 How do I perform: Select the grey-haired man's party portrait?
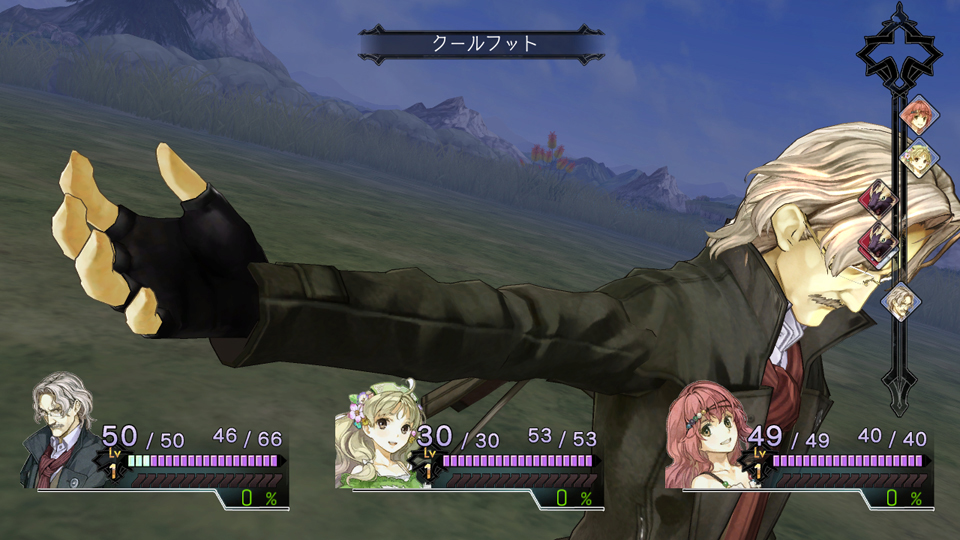point(62,432)
